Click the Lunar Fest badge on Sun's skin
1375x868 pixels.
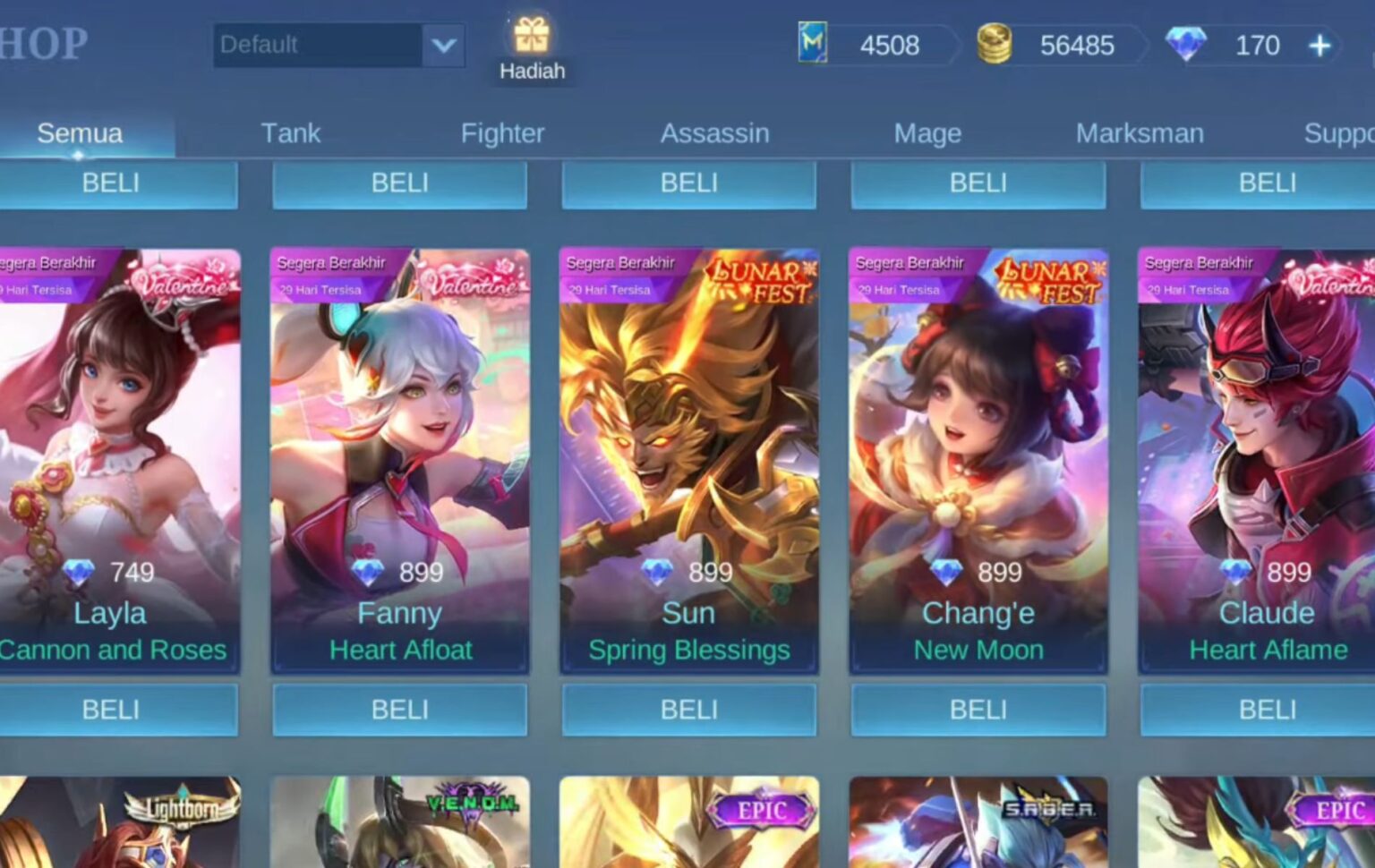764,279
